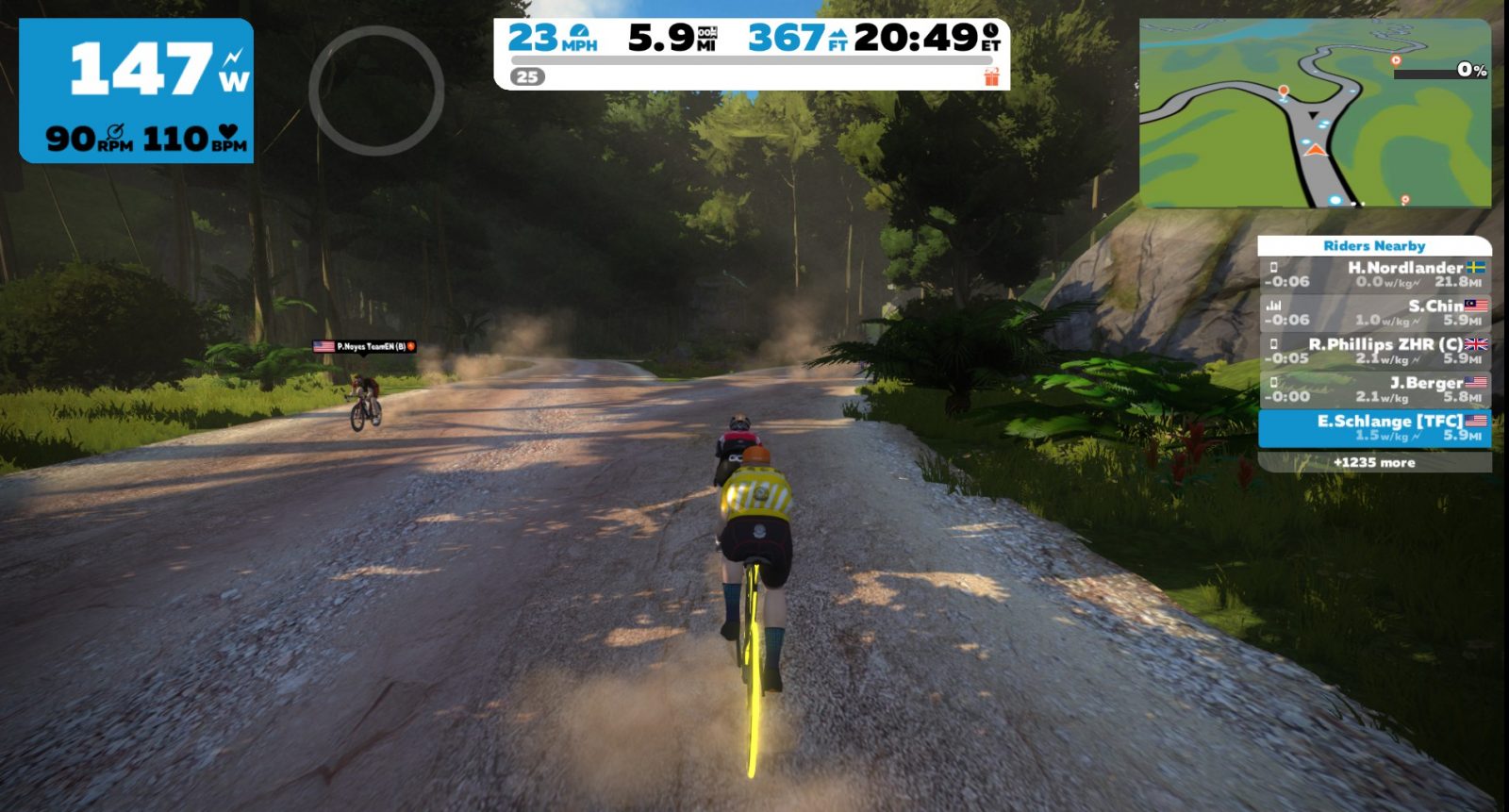The width and height of the screenshot is (1509, 812).
Task: Click the empty power-up ring
Action: pyautogui.click(x=376, y=91)
